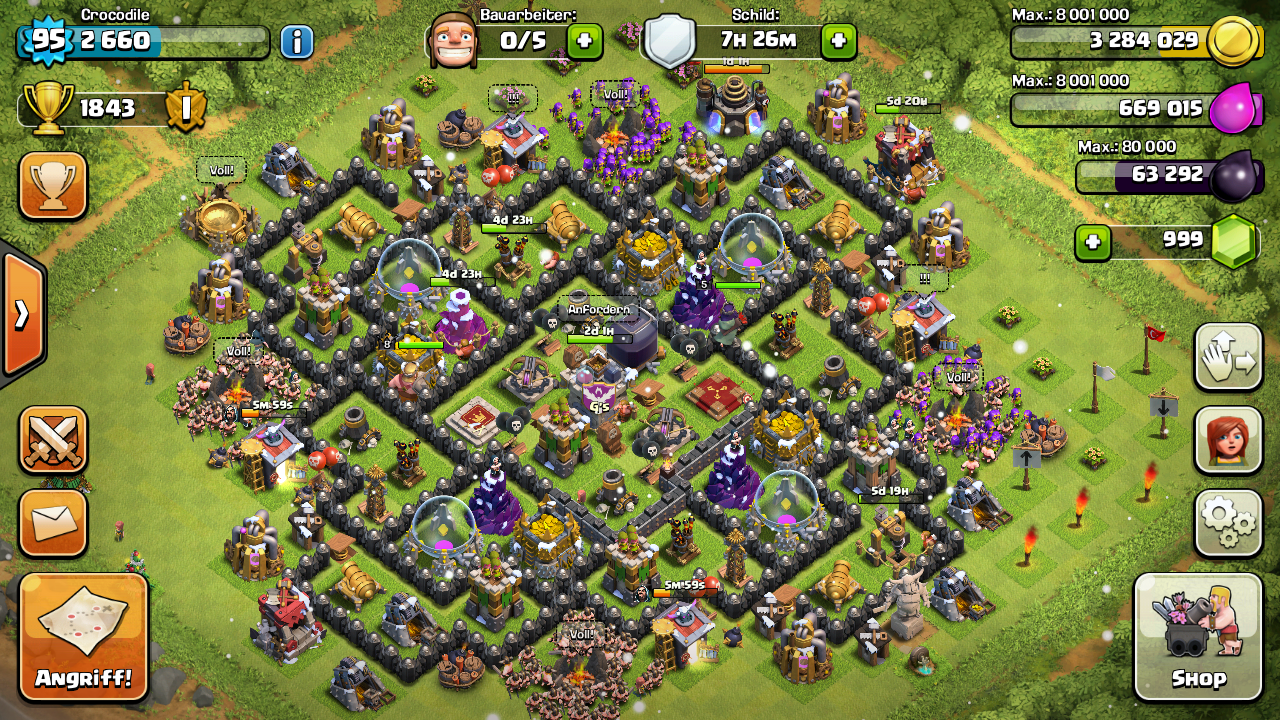Screen dimensions: 1280x720
Task: Open the crossed swords clan war button
Action: (52, 440)
